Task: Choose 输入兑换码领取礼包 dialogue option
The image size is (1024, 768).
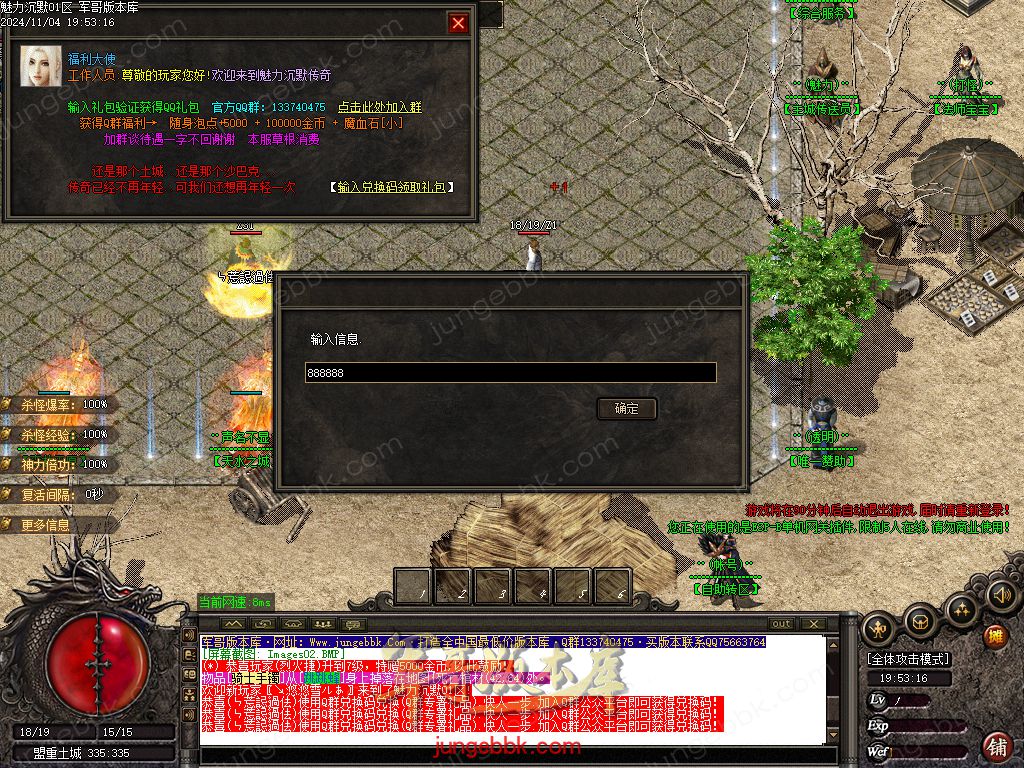Action: click(x=391, y=187)
